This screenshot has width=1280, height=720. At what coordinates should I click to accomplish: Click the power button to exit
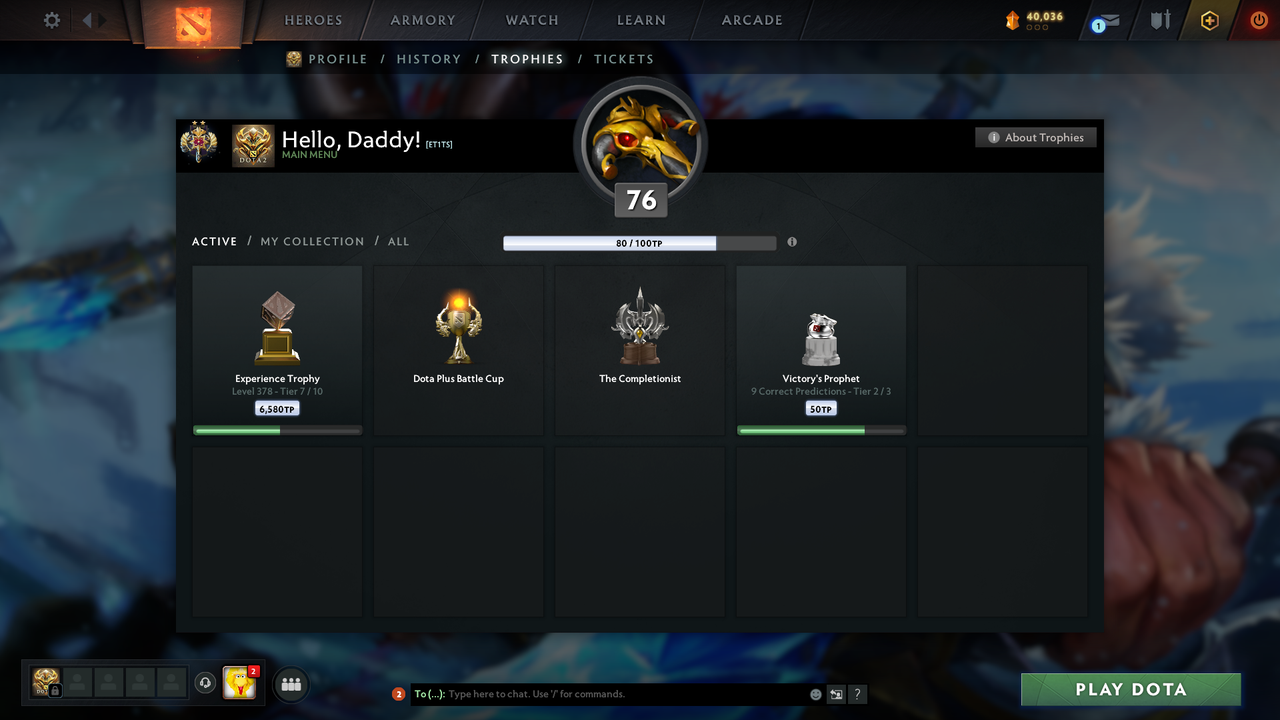1258,19
